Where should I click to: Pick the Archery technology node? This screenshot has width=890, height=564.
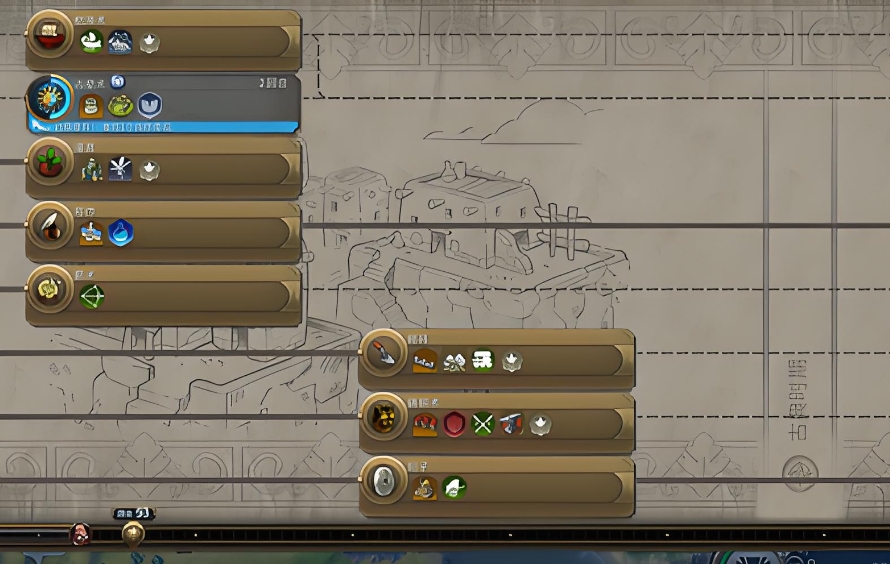pyautogui.click(x=48, y=291)
